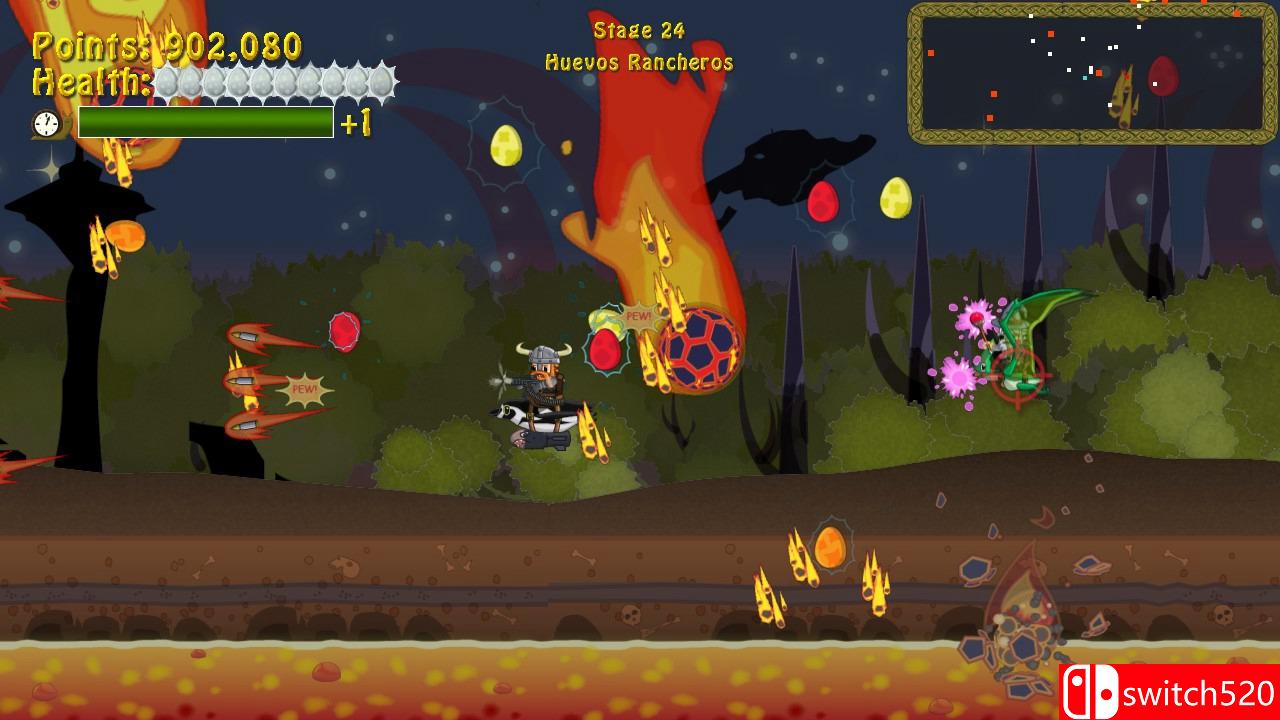The height and width of the screenshot is (720, 1280).
Task: Click the golden egg at the top right sky
Action: (x=897, y=198)
